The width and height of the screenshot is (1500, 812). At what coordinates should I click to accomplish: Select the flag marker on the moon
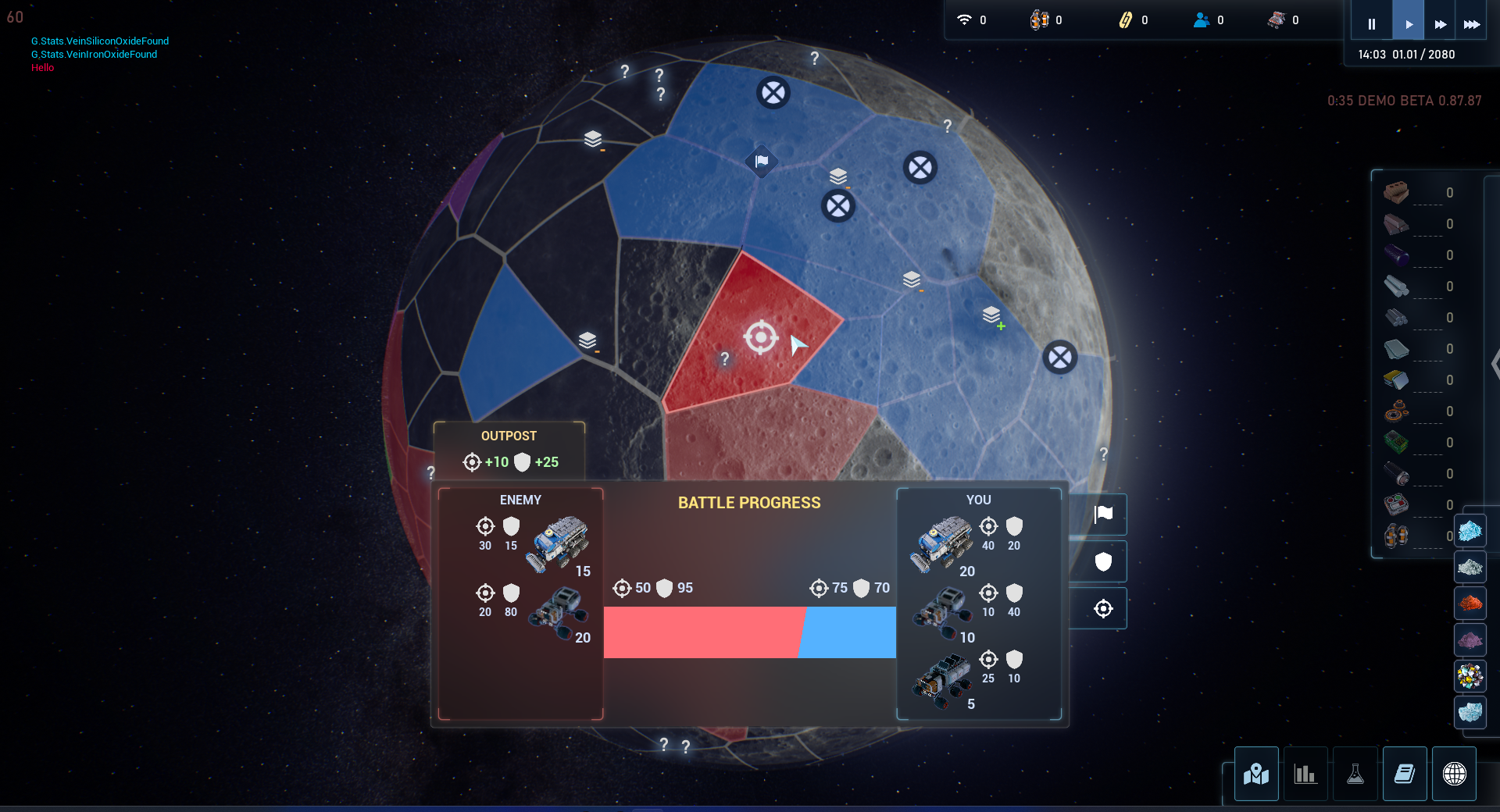coord(761,162)
